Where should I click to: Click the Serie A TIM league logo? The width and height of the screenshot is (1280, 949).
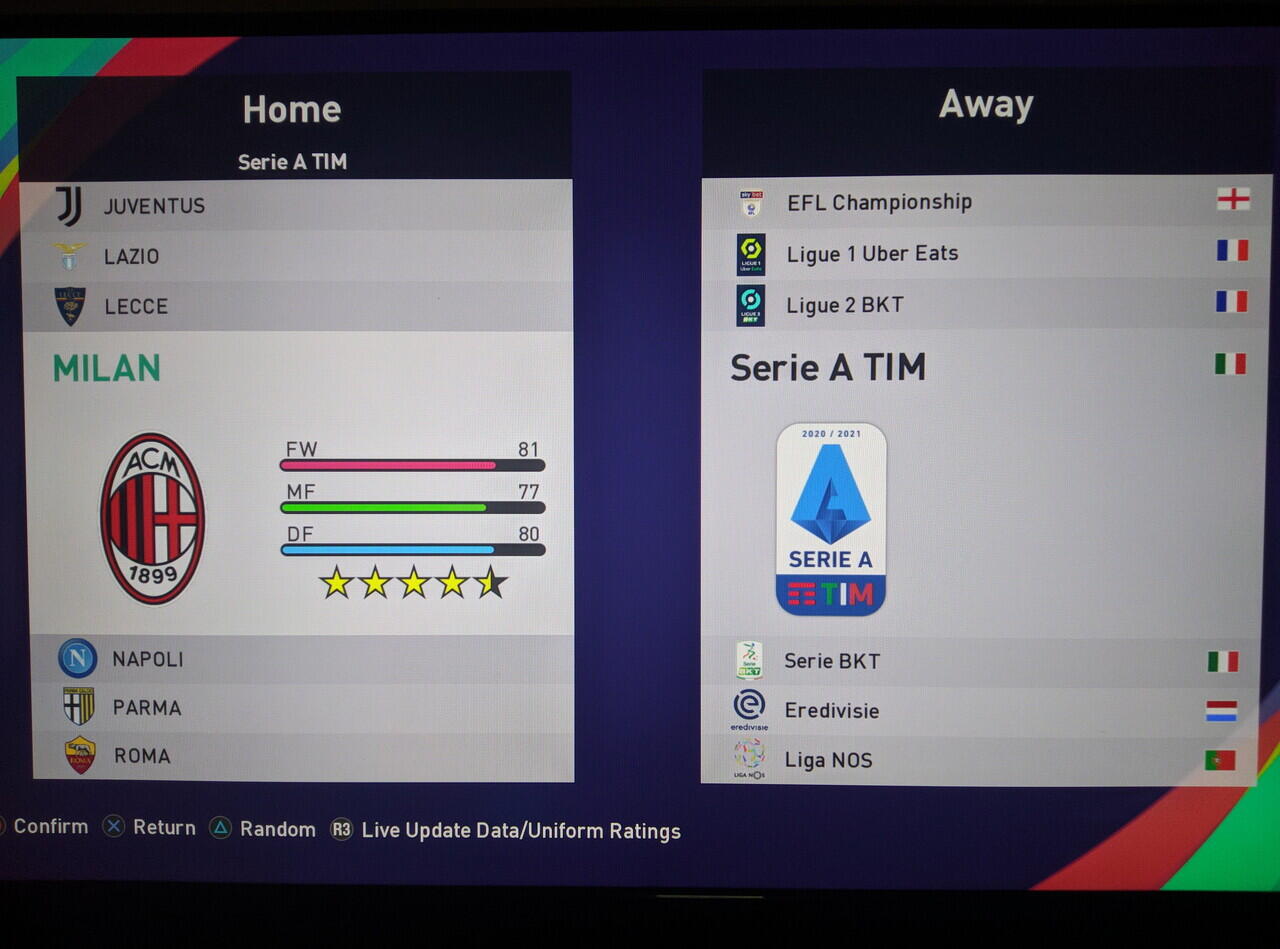831,519
